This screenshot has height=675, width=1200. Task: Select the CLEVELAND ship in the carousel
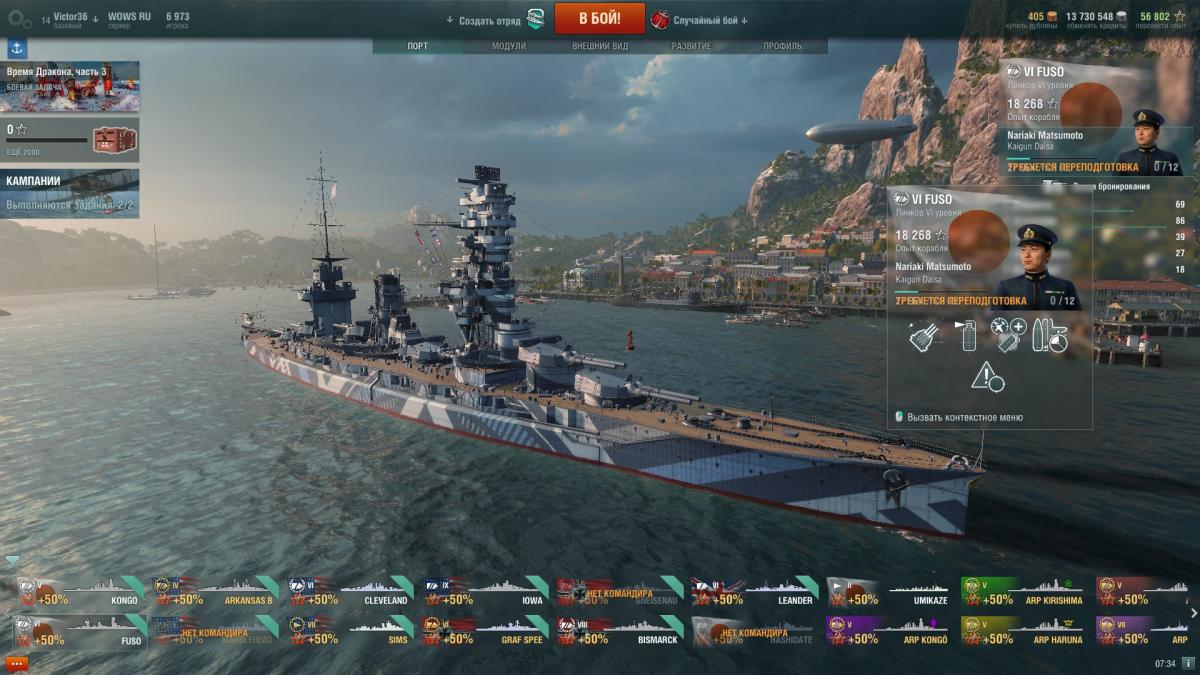pyautogui.click(x=349, y=593)
